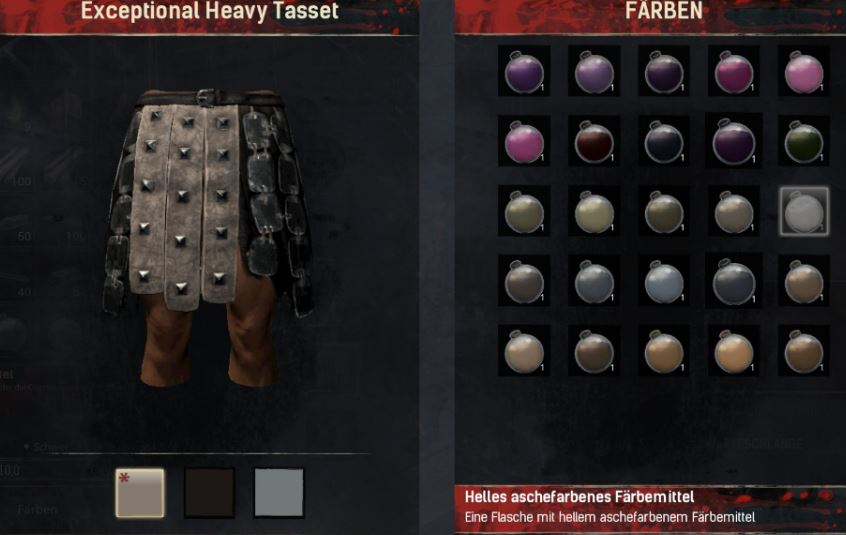The width and height of the screenshot is (846, 535).
Task: Select the dark slate gray dye flask
Action: [734, 283]
